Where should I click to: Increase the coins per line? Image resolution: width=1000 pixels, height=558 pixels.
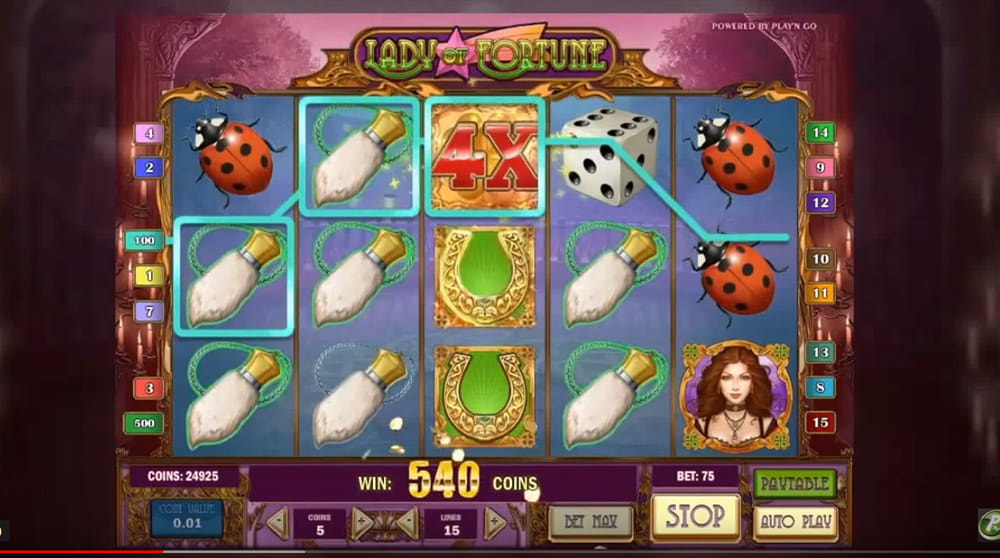pyautogui.click(x=362, y=522)
